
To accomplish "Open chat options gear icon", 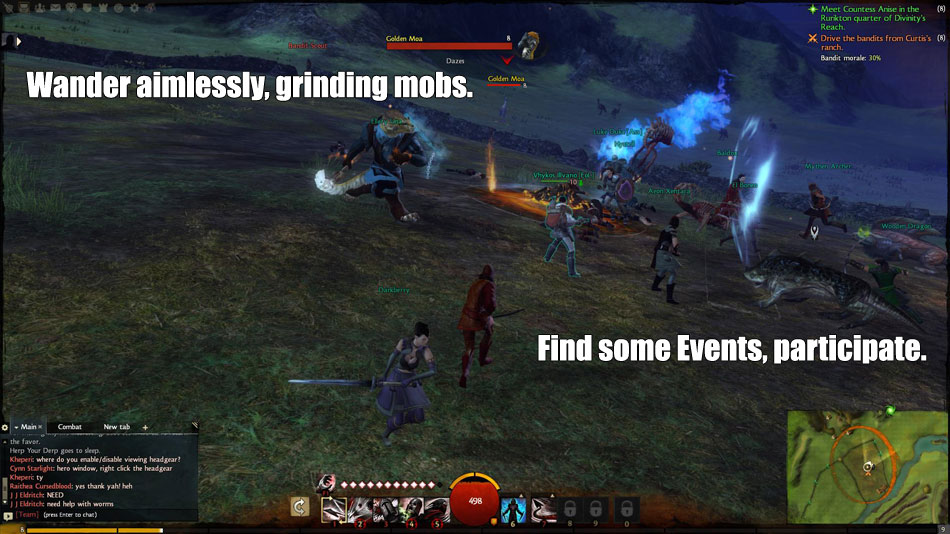I will [x=5, y=427].
